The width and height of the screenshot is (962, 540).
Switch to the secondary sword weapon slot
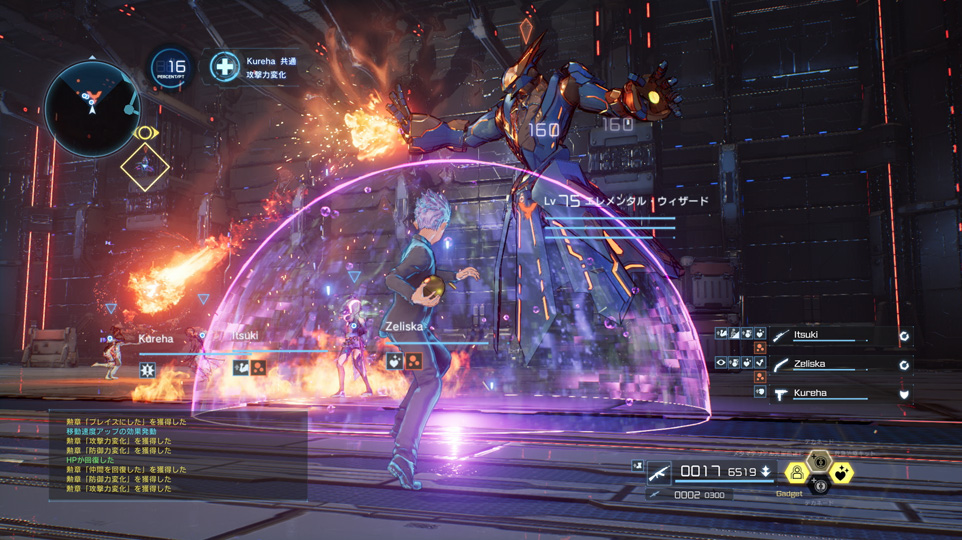(655, 495)
